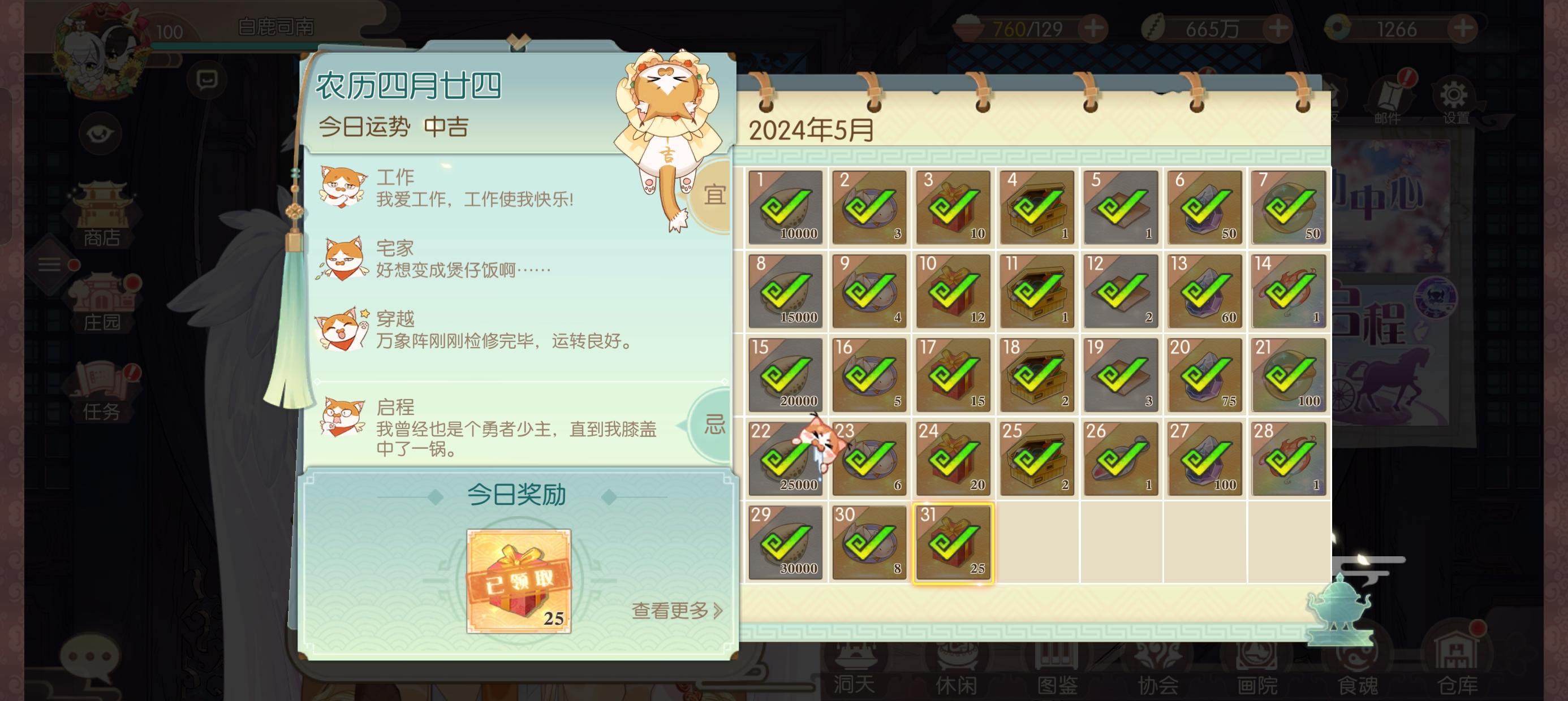Click the green checkmark on May 5
1568x701 pixels.
pyautogui.click(x=1120, y=207)
